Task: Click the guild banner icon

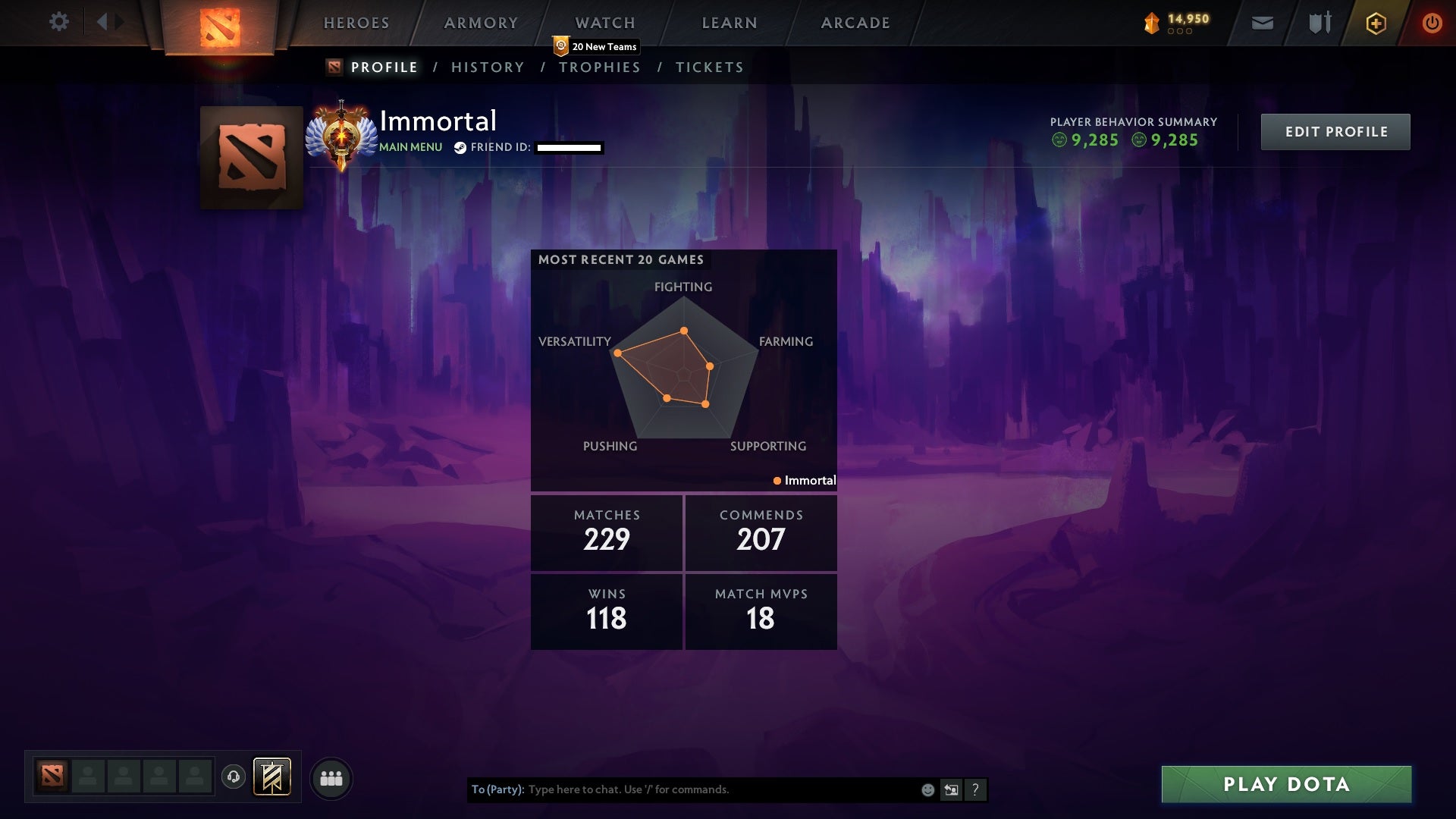Action: [x=273, y=777]
